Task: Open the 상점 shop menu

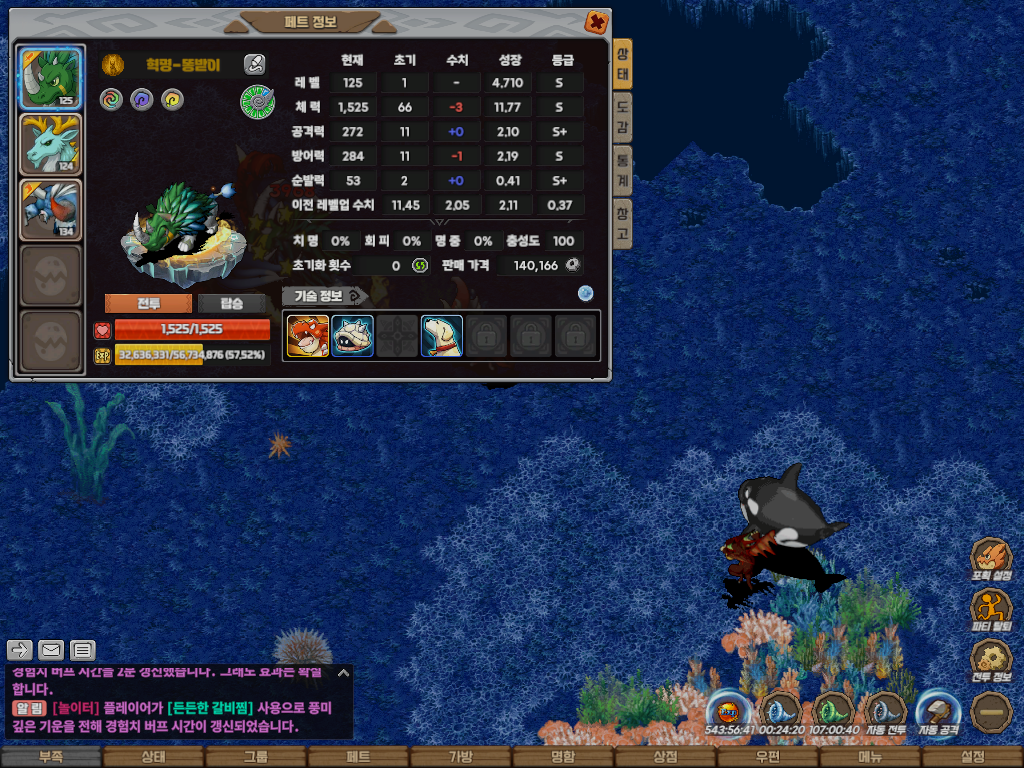Action: click(665, 757)
